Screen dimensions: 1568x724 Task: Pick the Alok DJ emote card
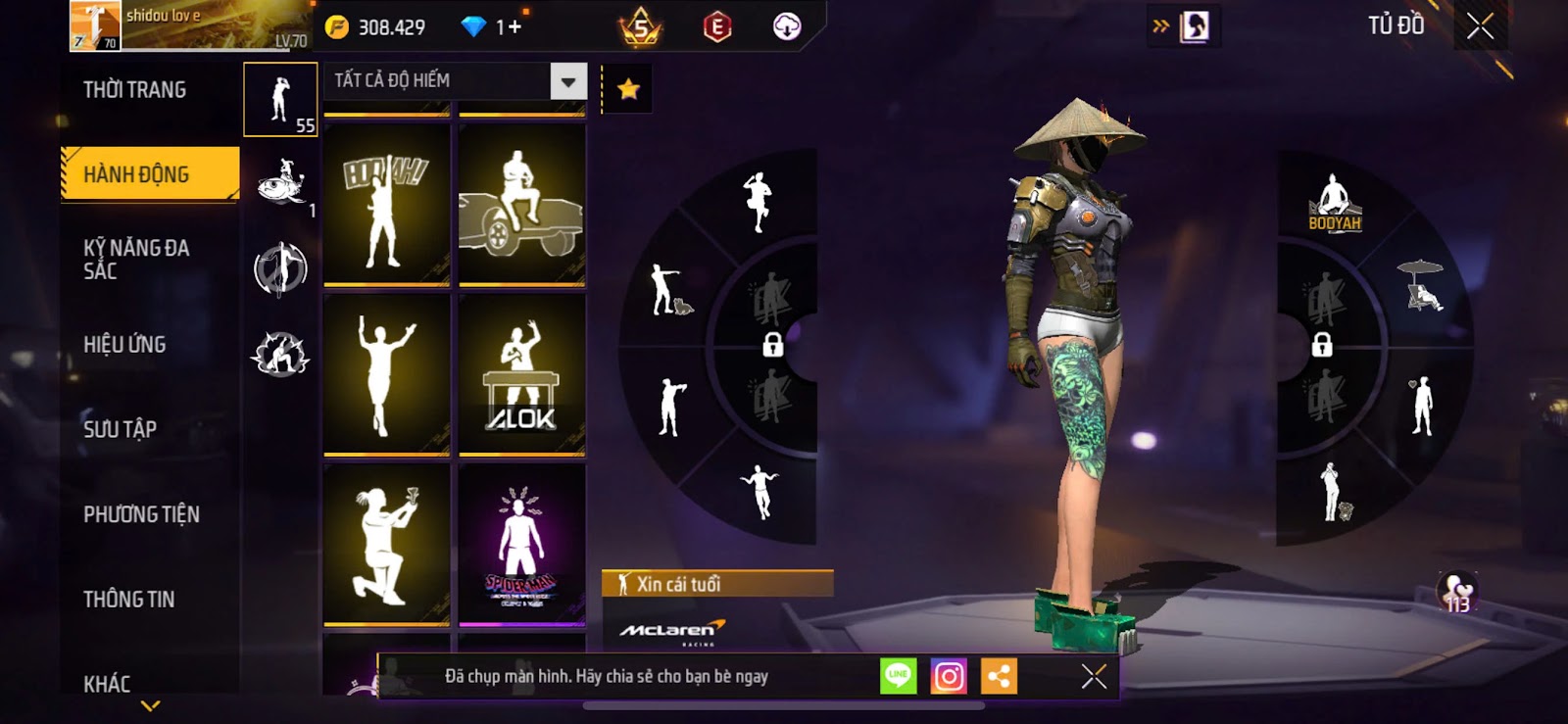point(521,375)
